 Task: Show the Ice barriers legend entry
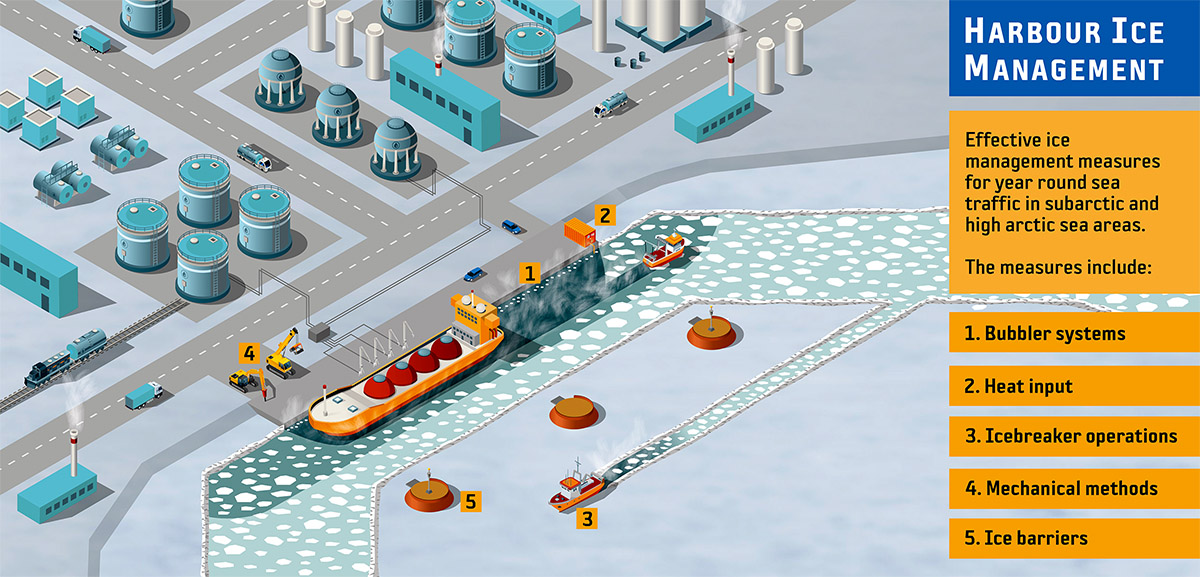pyautogui.click(x=1073, y=539)
